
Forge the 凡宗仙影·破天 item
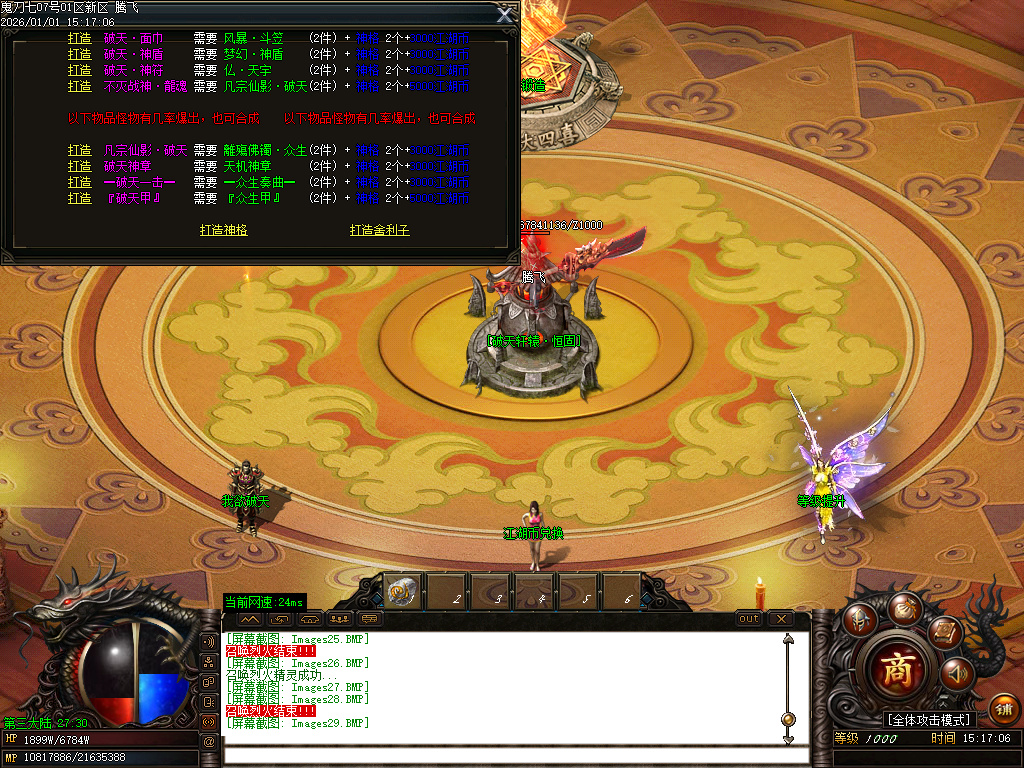tap(80, 151)
